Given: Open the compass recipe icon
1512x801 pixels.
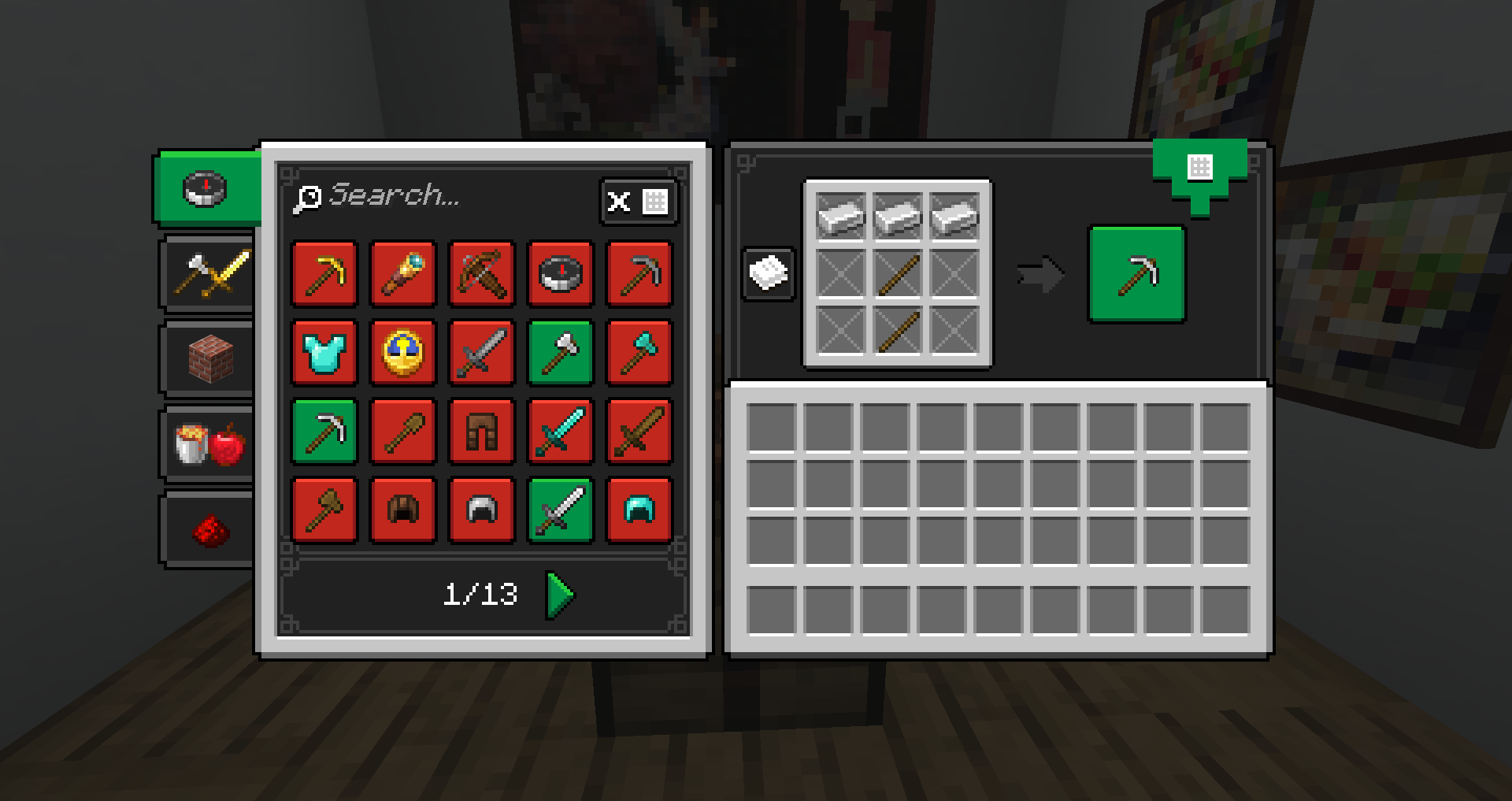Looking at the screenshot, I should 560,275.
